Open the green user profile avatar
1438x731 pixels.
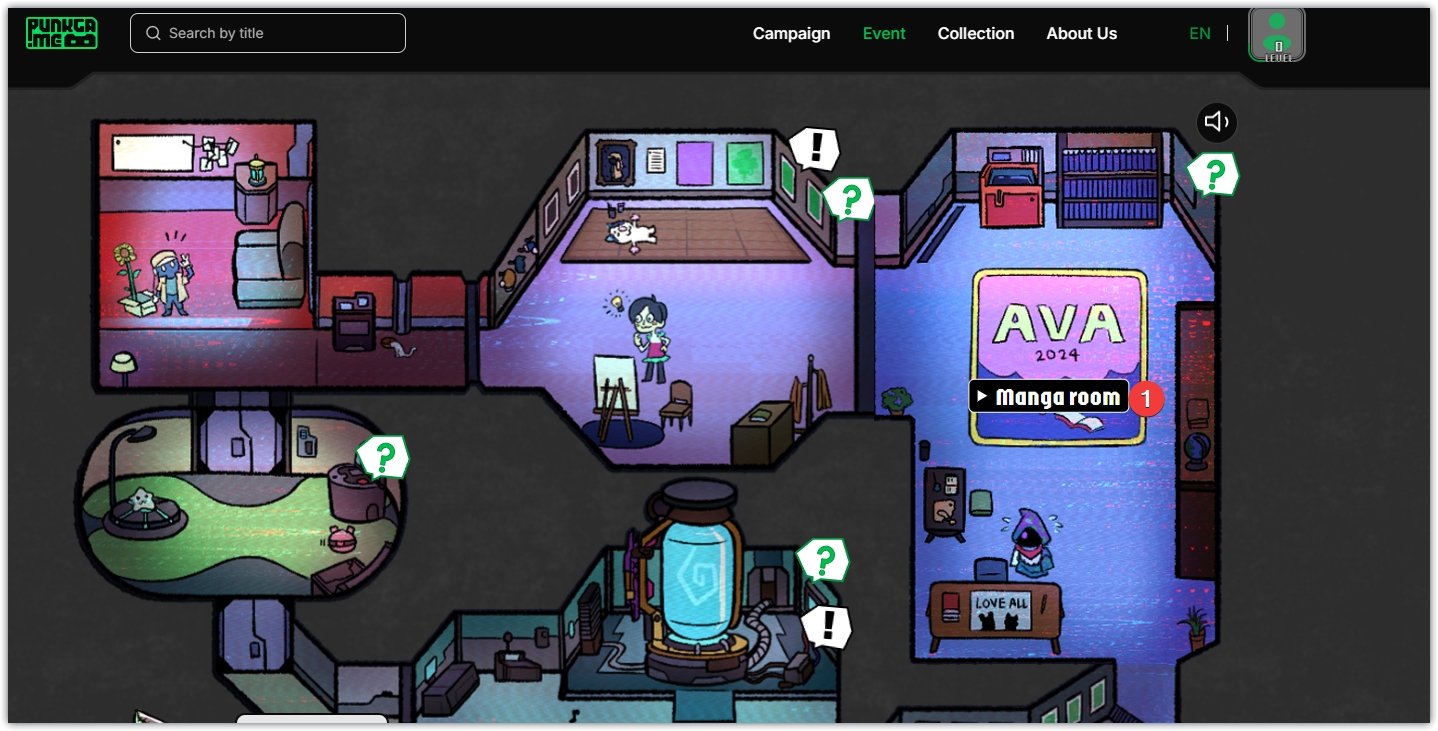pyautogui.click(x=1277, y=34)
